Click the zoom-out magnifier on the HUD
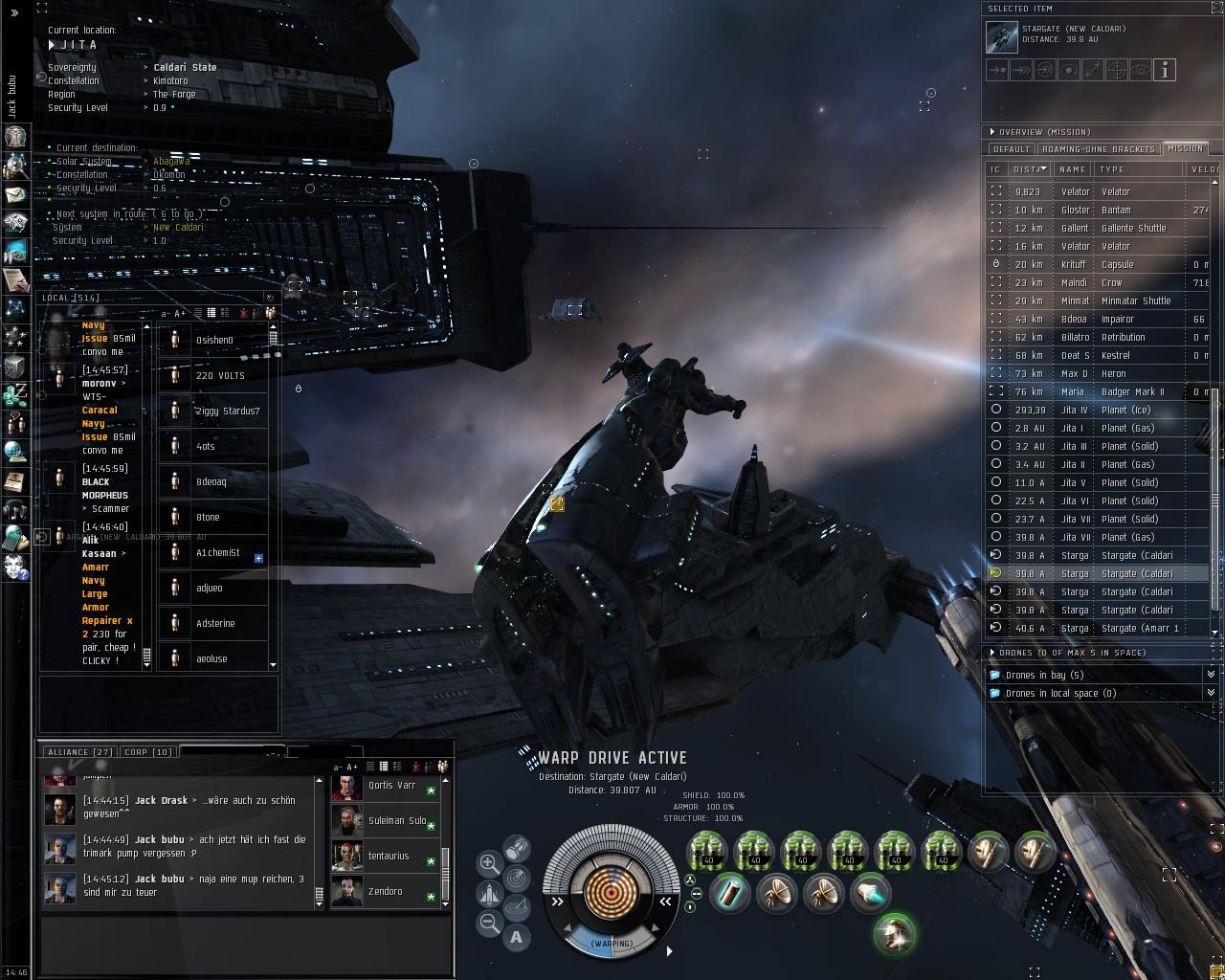 [489, 924]
